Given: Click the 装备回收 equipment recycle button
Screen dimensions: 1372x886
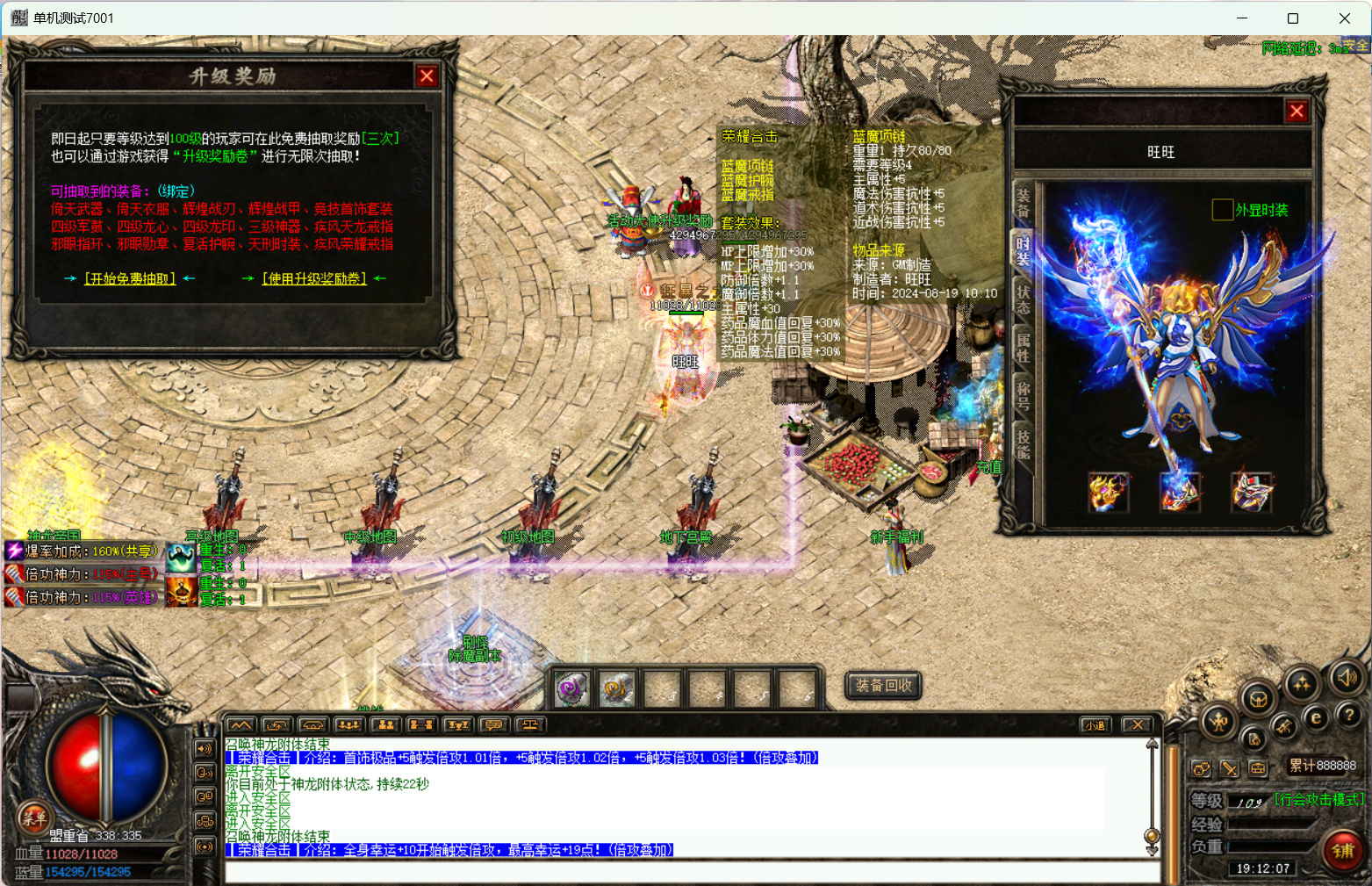Looking at the screenshot, I should click(x=883, y=685).
